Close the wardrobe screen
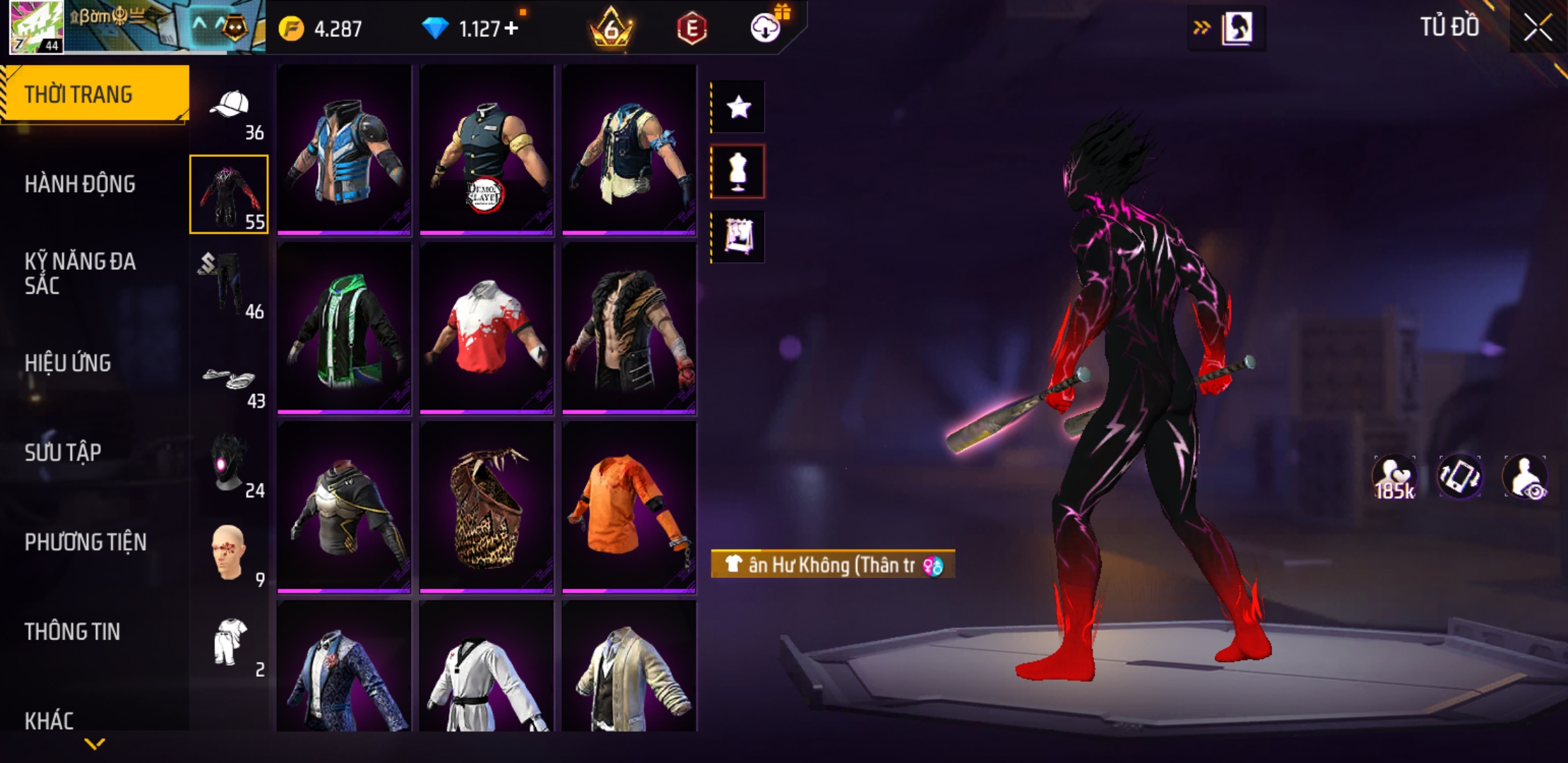The image size is (1568, 763). pos(1537,28)
